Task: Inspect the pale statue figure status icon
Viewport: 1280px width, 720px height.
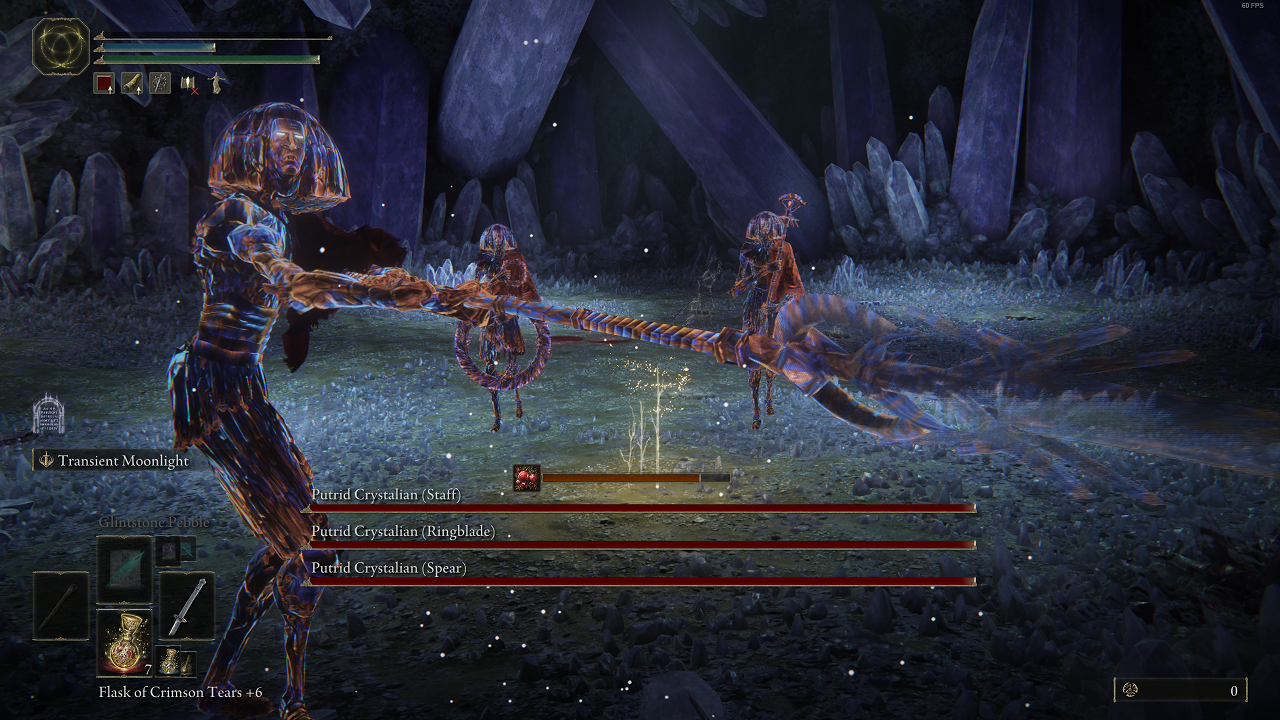Action: [x=215, y=84]
